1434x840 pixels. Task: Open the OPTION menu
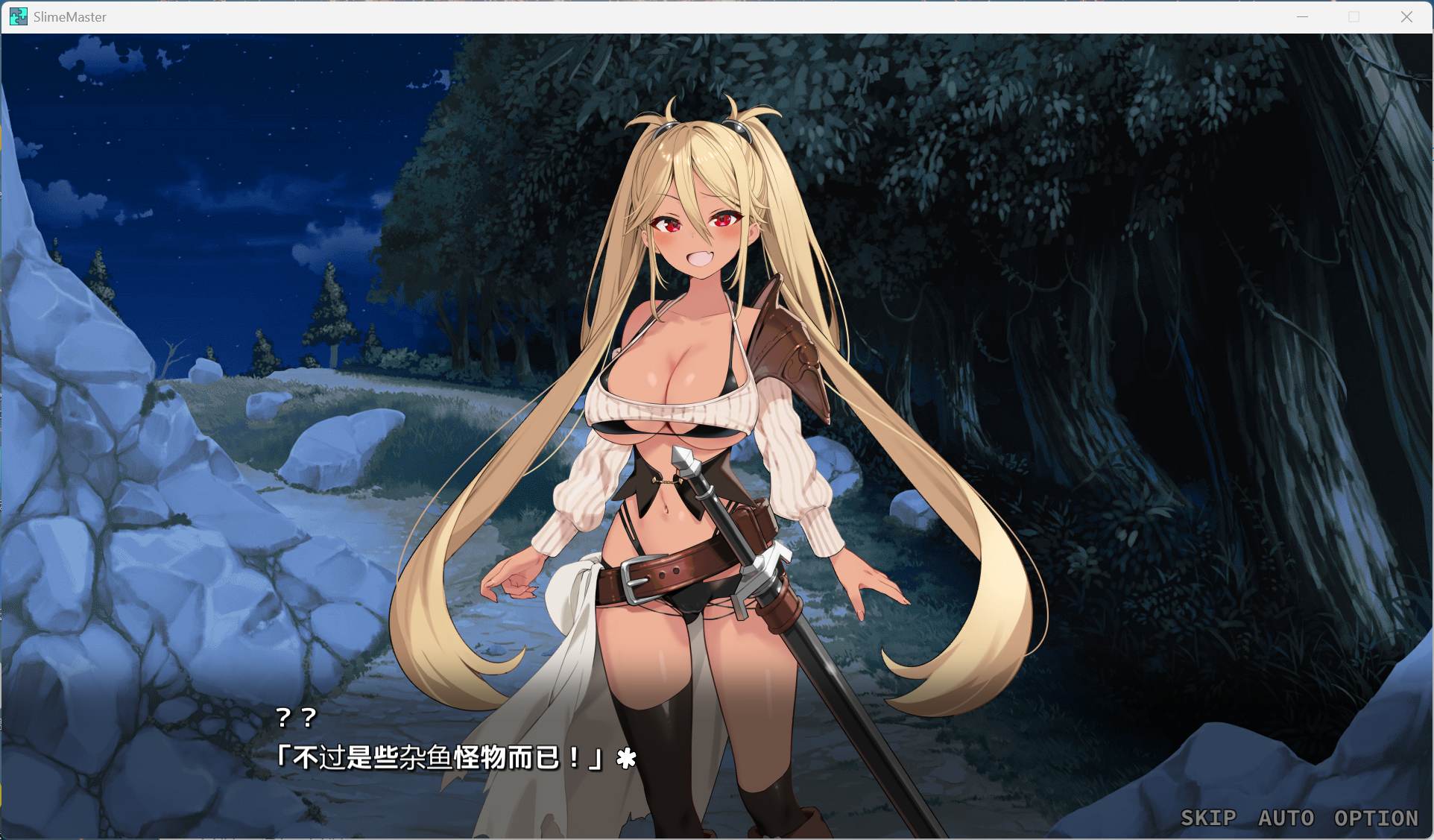tap(1376, 818)
